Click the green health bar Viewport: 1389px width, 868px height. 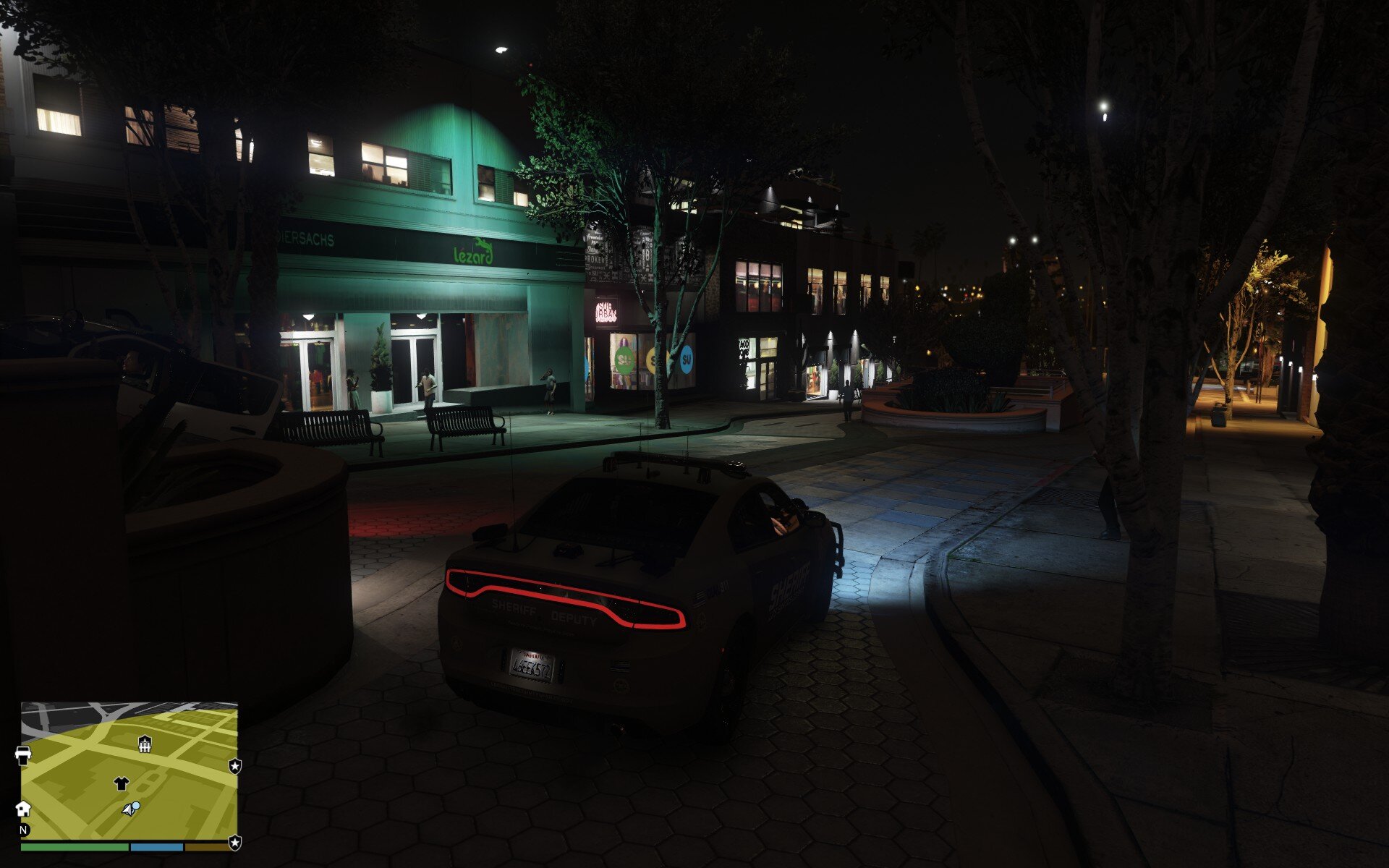[x=72, y=848]
